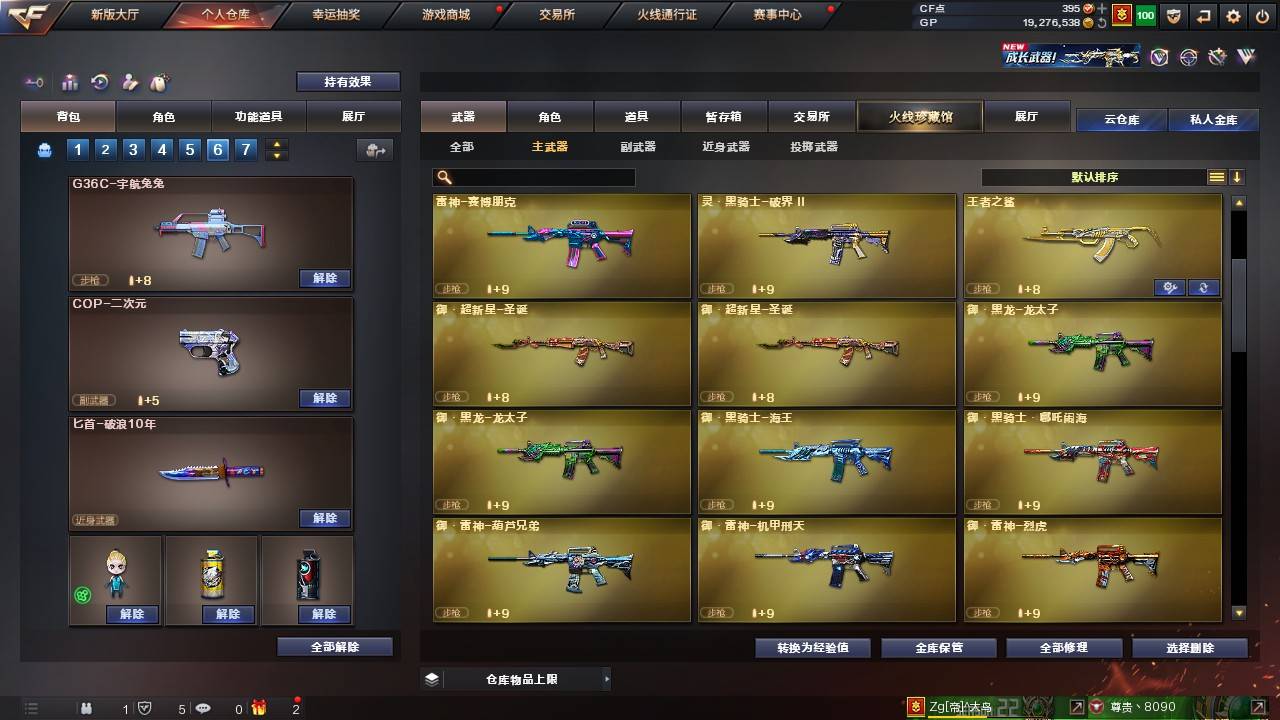Viewport: 1280px width, 720px height.
Task: Click the wrench repair icon on 王者之鲨 card
Action: click(x=1170, y=287)
